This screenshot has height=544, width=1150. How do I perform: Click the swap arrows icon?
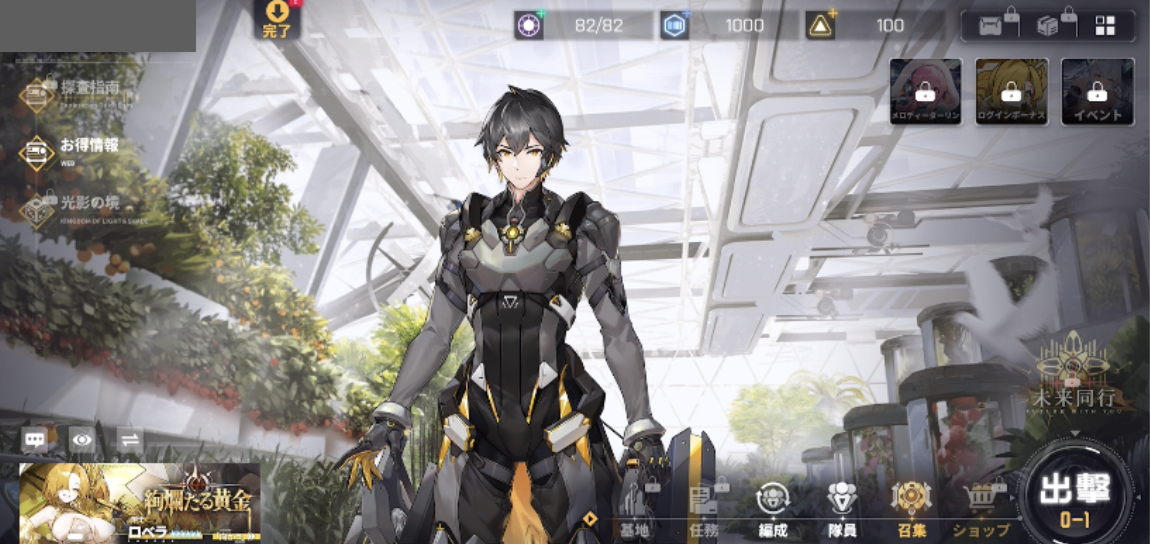(x=129, y=440)
